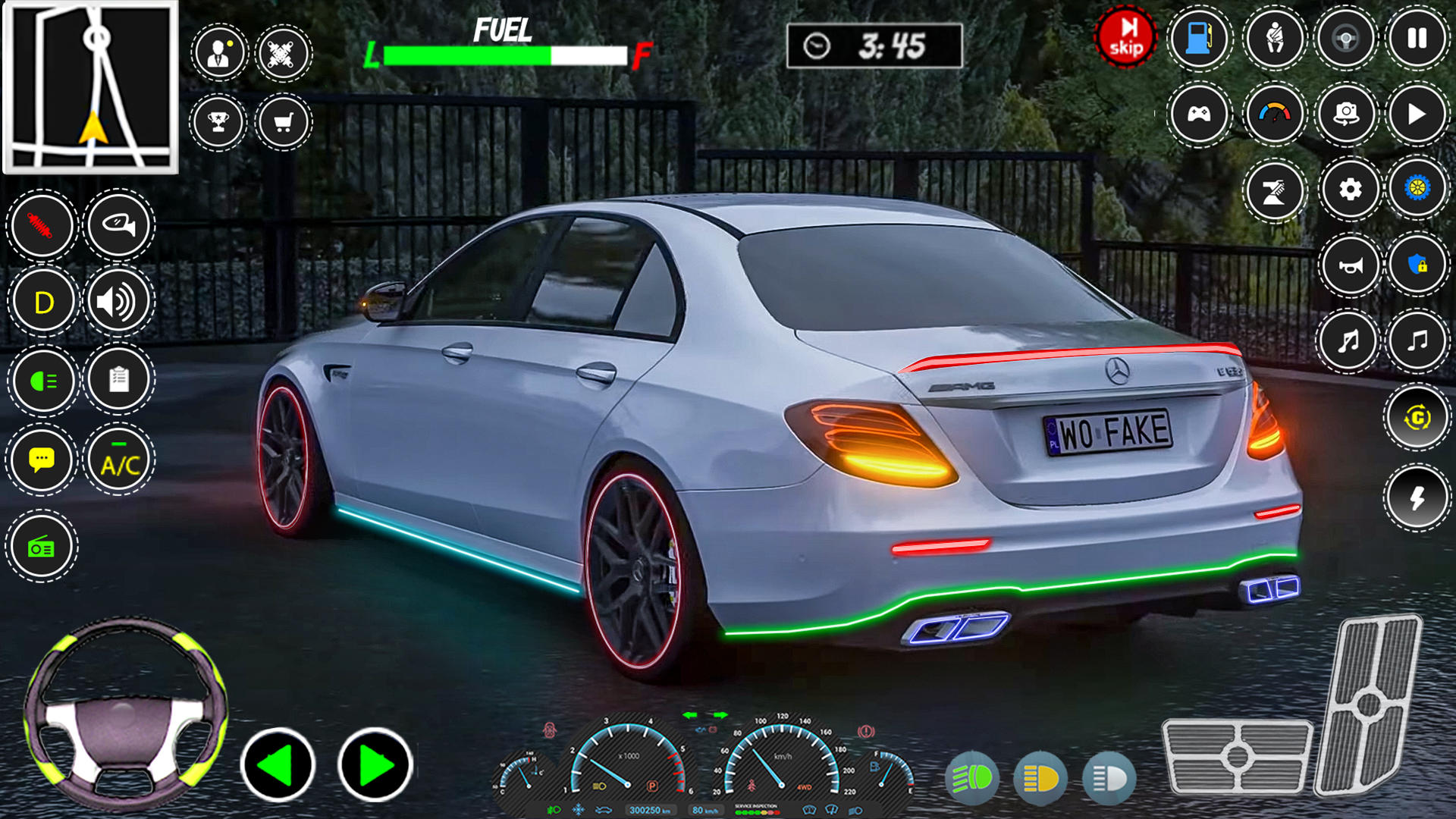Image resolution: width=1456 pixels, height=819 pixels.
Task: Steer left with the green arrow
Action: pyautogui.click(x=278, y=765)
